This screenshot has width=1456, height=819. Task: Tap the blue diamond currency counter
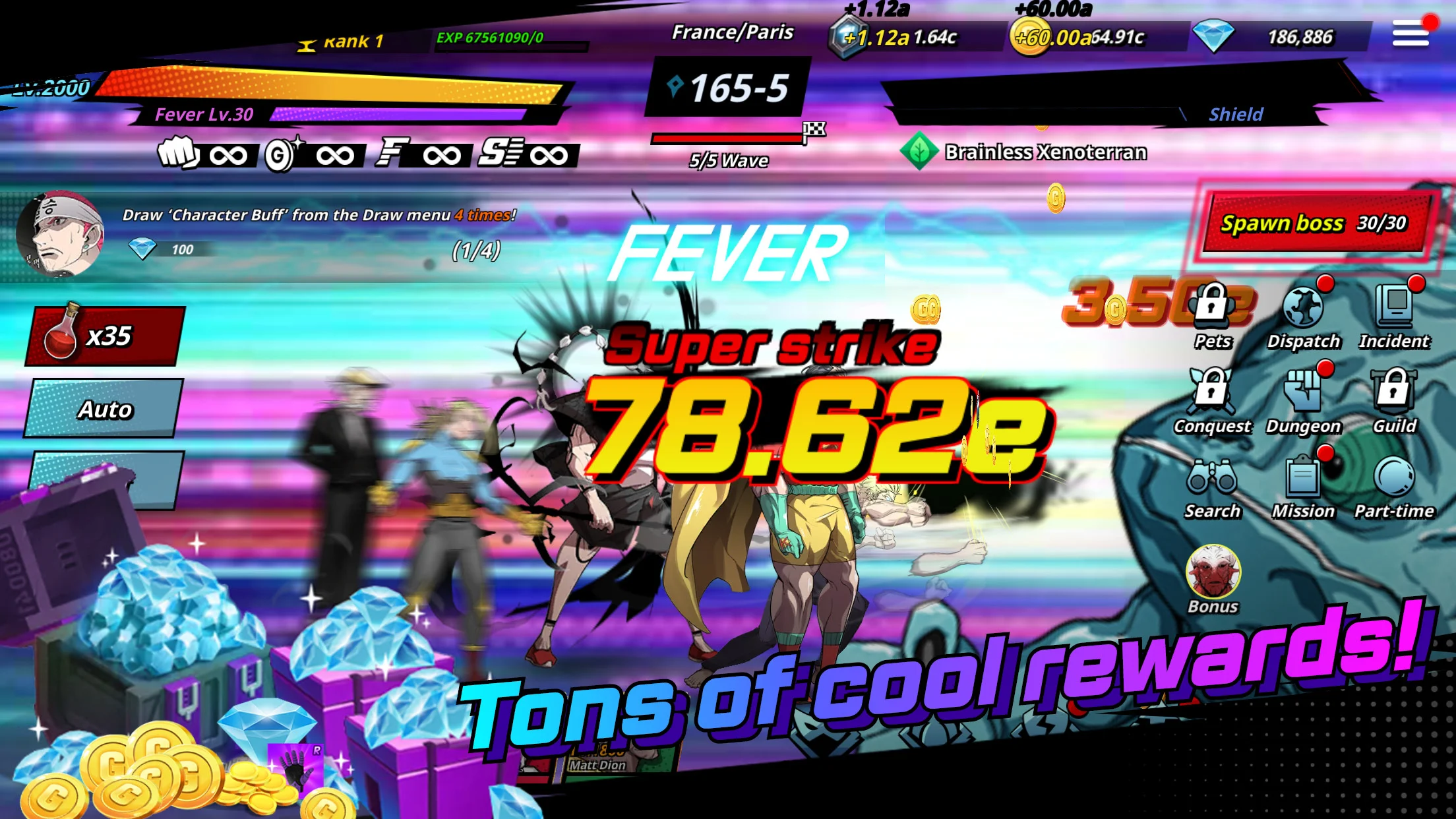tap(1279, 37)
